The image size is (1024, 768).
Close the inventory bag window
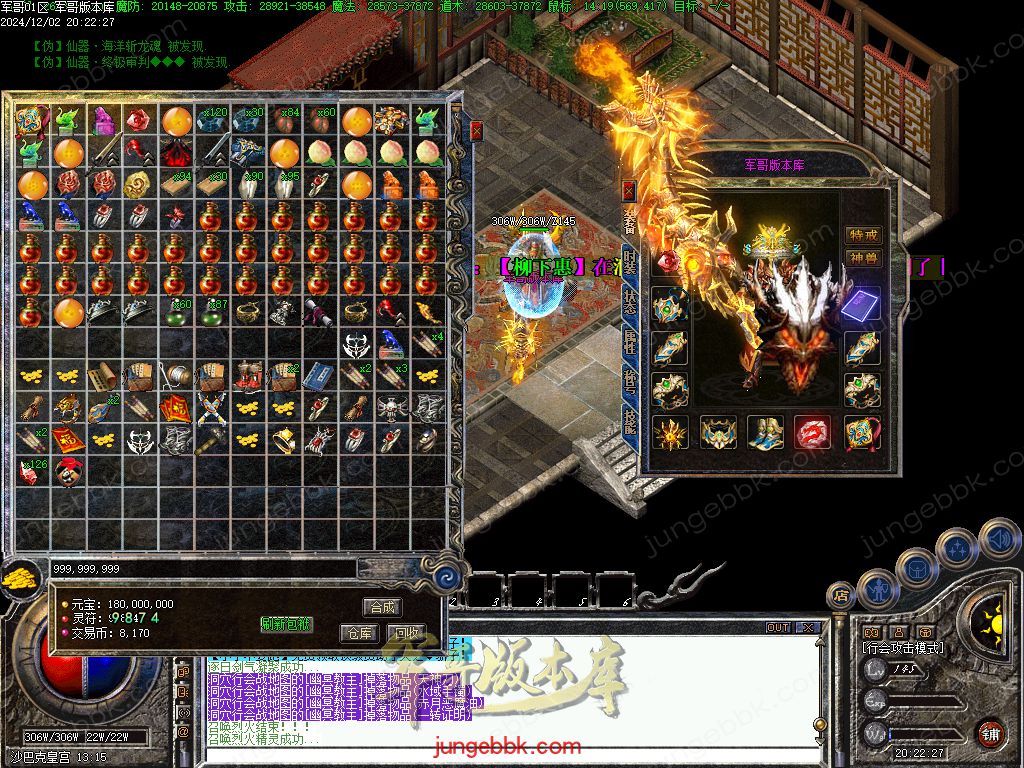coord(476,130)
